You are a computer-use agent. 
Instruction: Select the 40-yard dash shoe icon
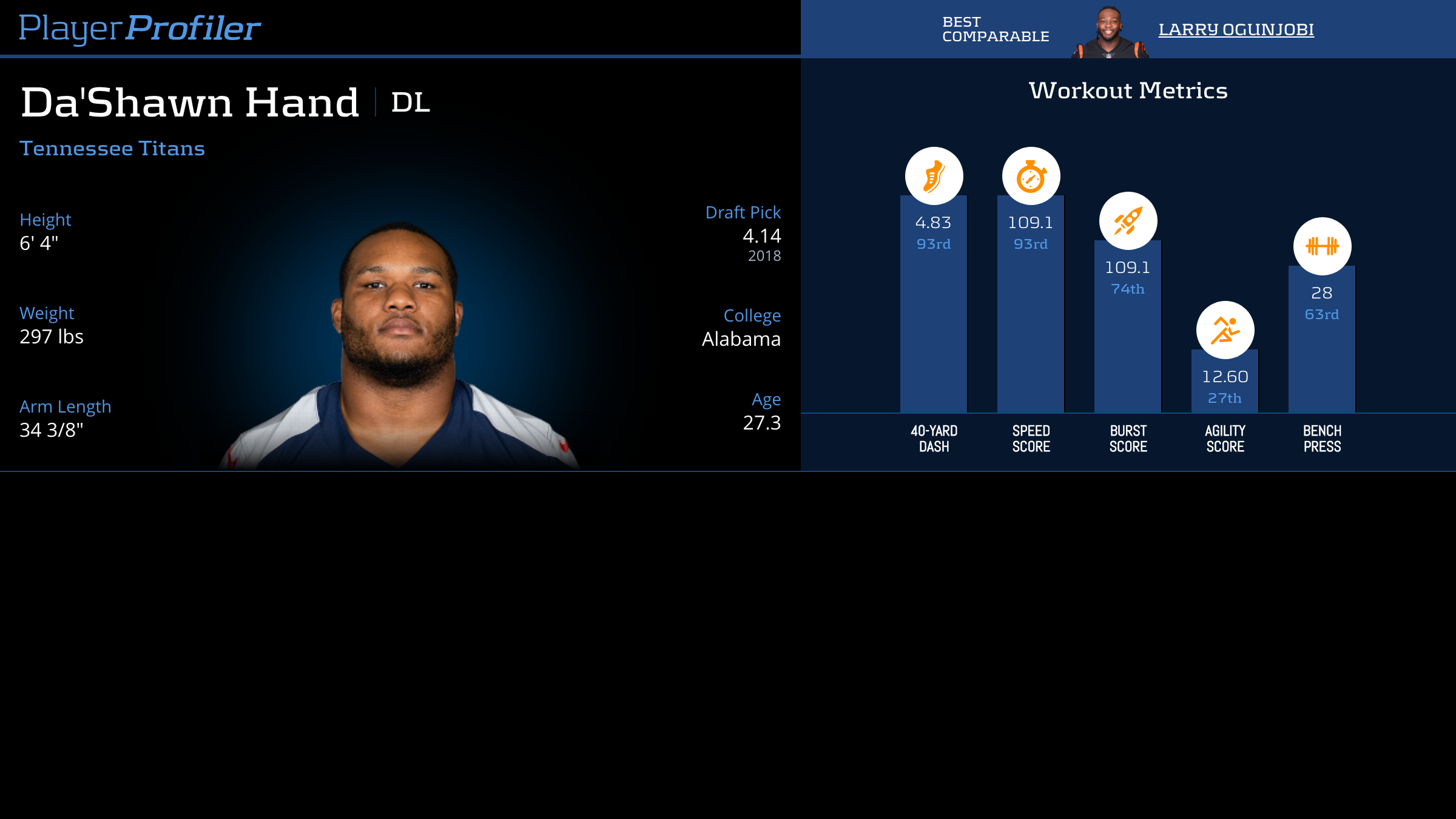click(x=934, y=176)
